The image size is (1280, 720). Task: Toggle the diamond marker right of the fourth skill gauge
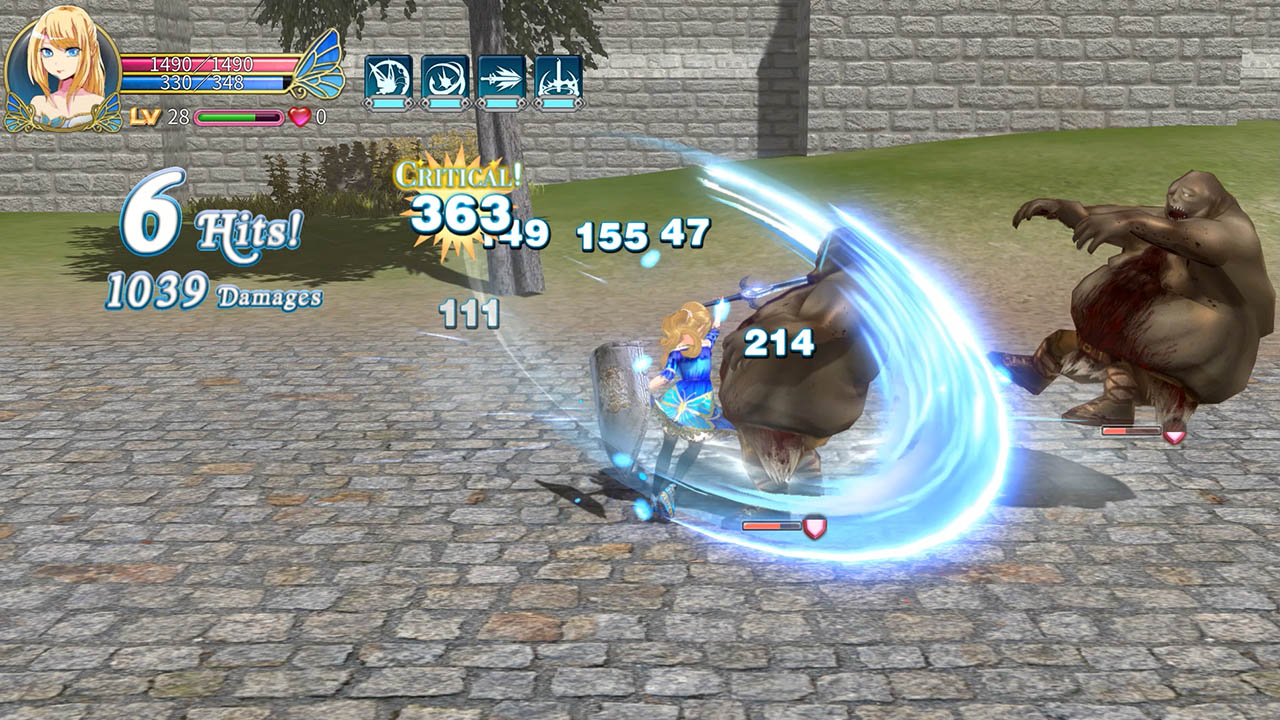[x=579, y=103]
